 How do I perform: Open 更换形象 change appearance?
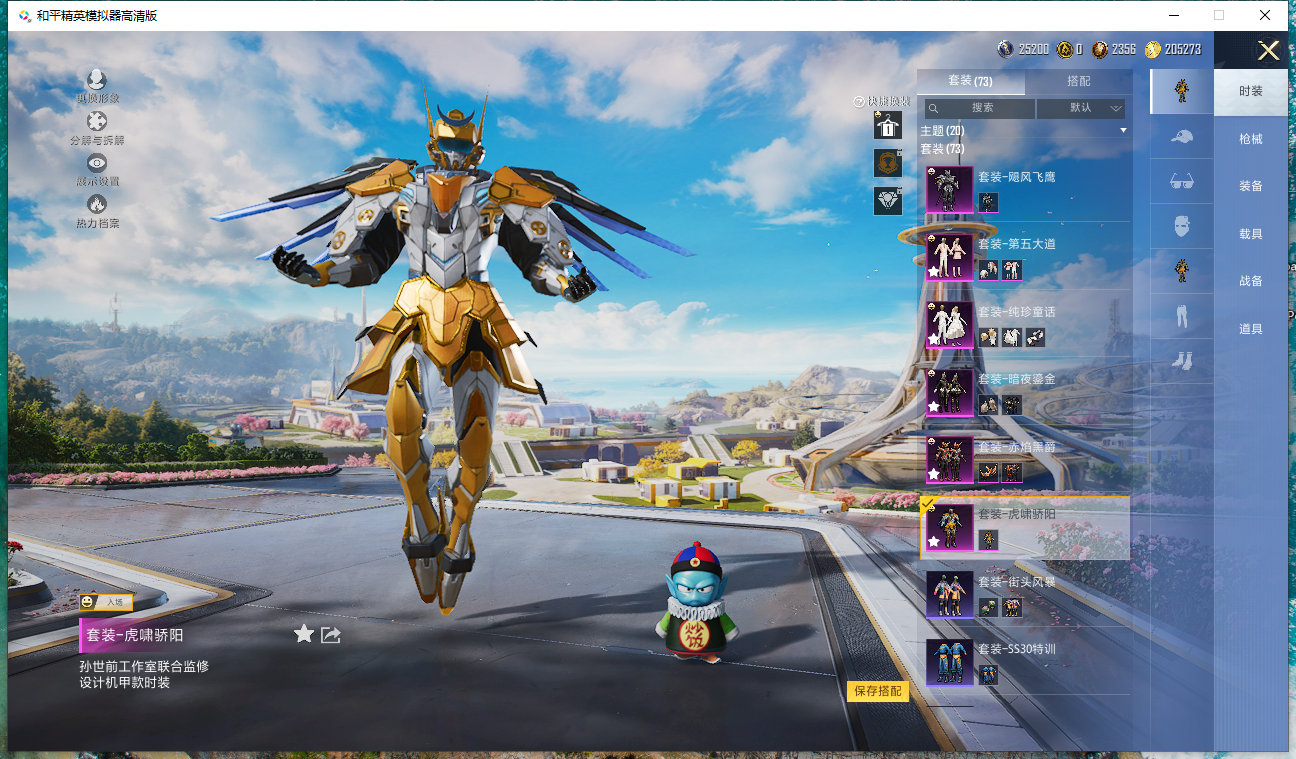pos(97,86)
